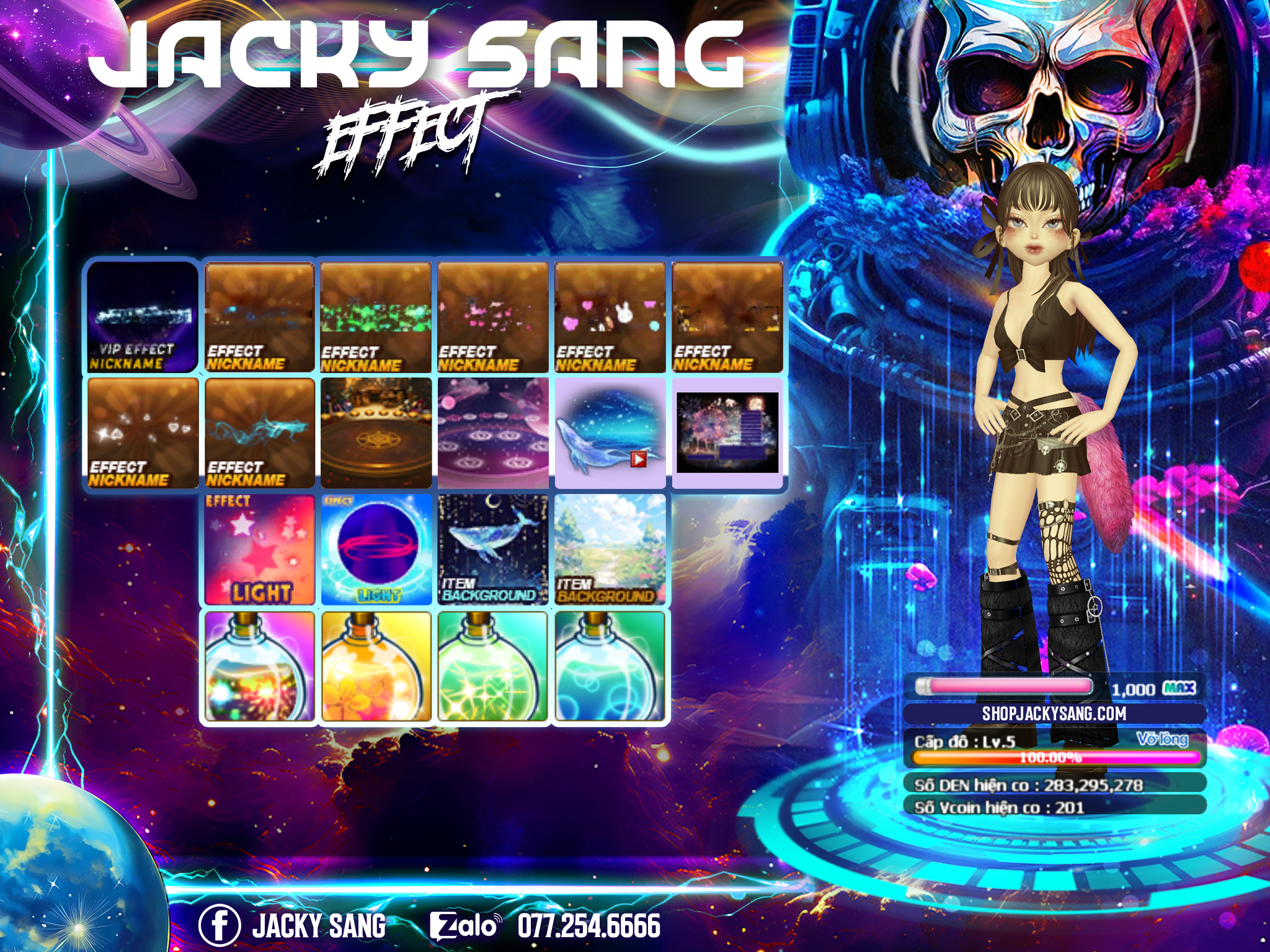Select the night whale Item Background
Screen dimensions: 1270x952
coord(493,549)
